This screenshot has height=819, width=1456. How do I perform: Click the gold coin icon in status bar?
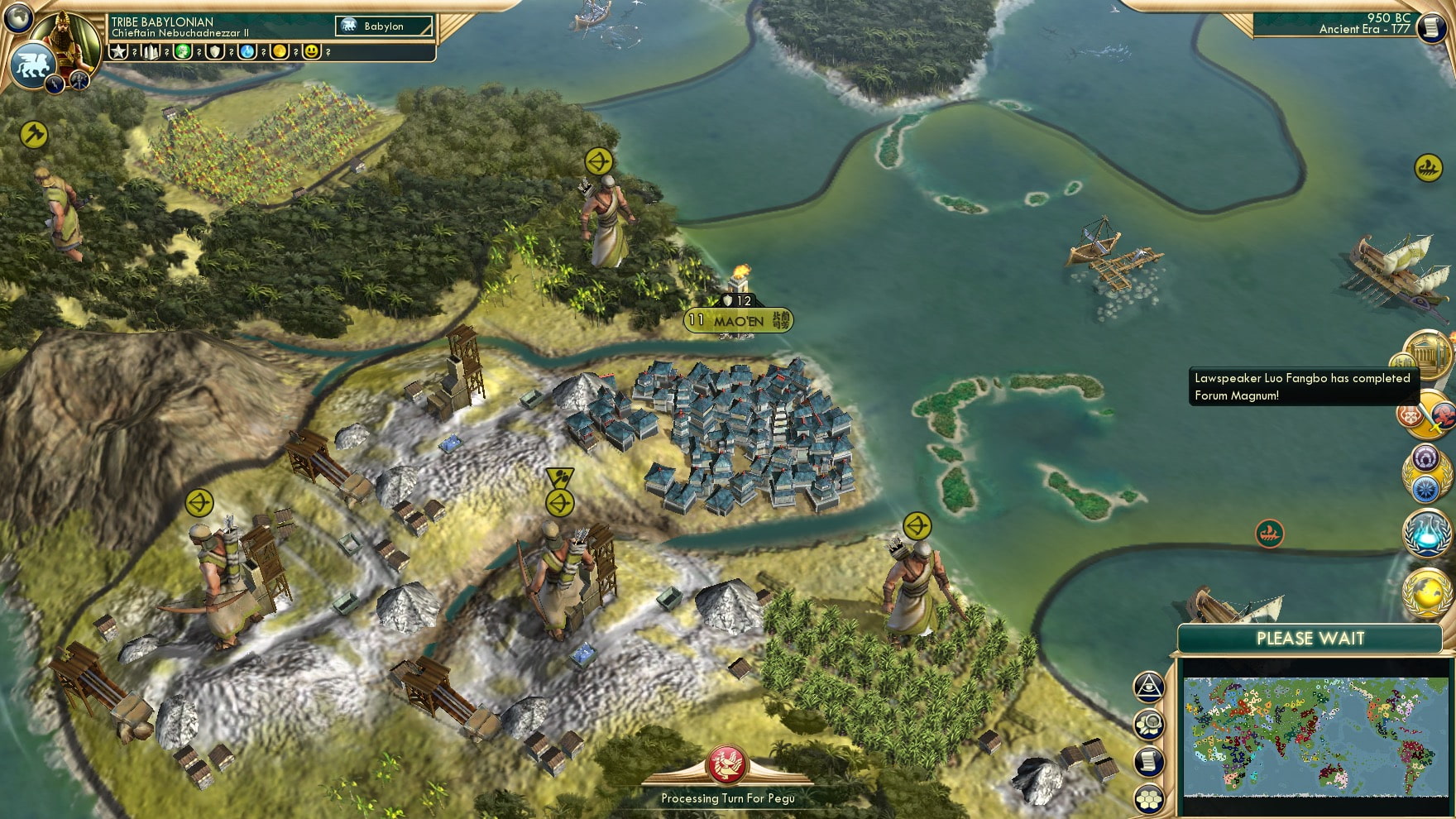[280, 53]
